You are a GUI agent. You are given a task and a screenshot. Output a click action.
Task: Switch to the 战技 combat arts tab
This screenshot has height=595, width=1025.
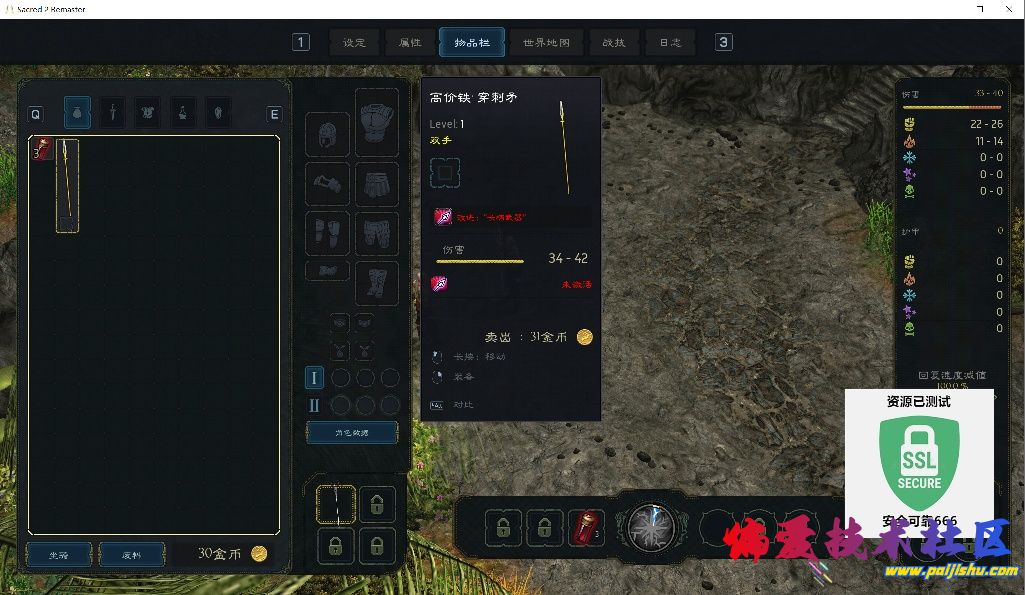(614, 43)
